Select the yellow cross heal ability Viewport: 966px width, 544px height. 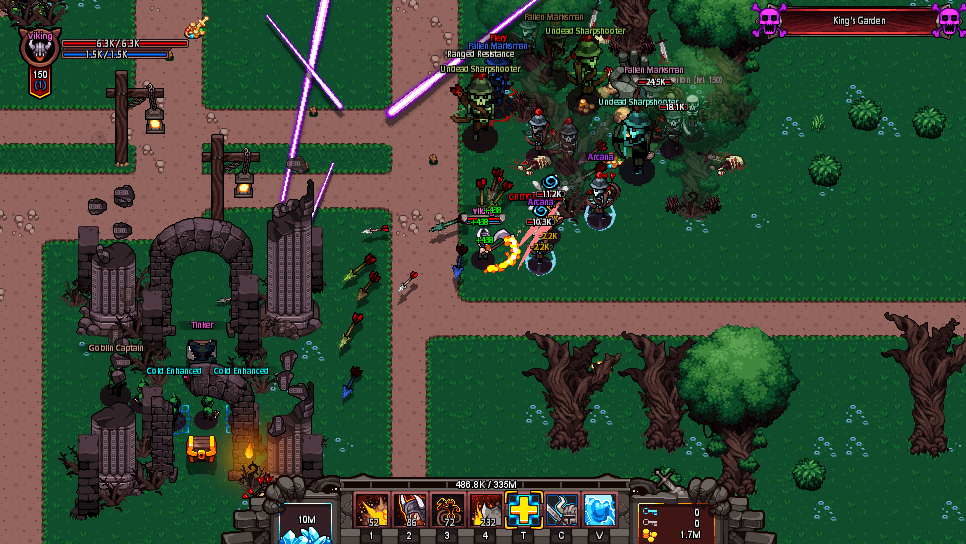[523, 510]
